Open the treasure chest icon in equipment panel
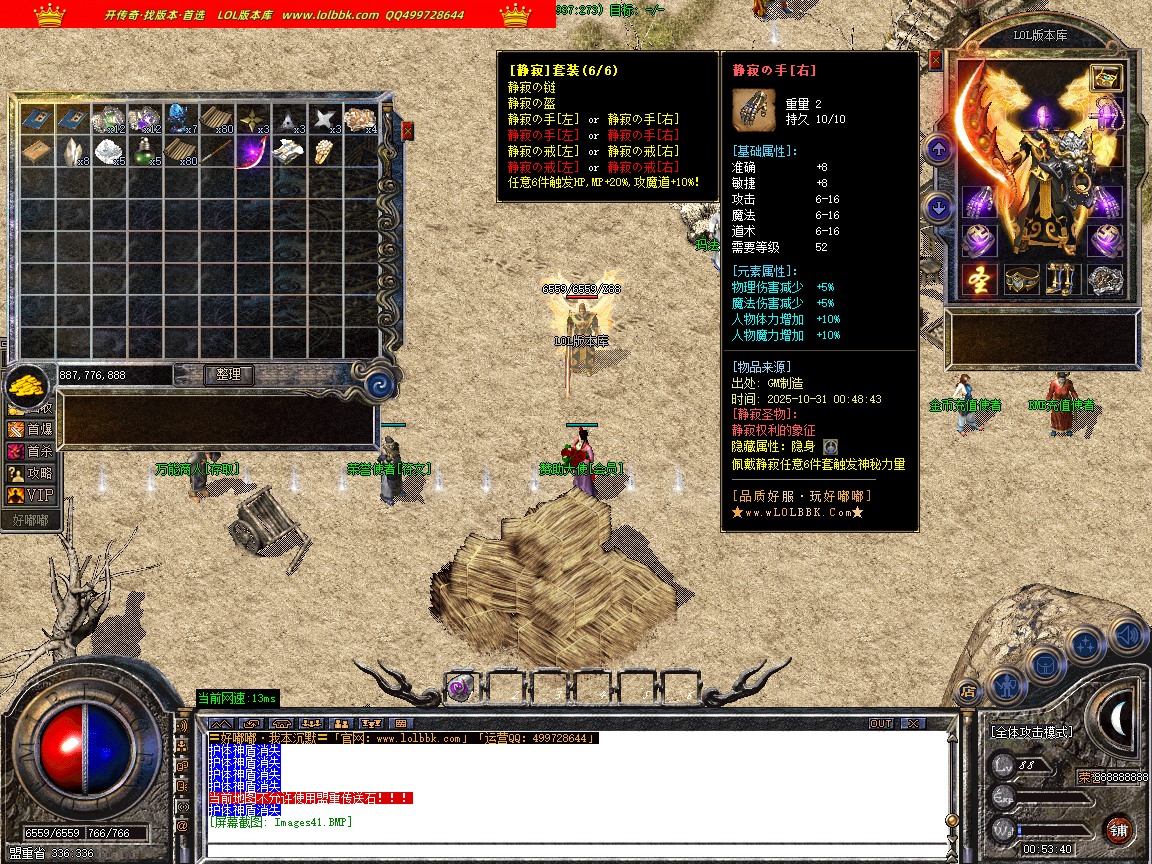Screen dimensions: 1152x864 coord(1106,78)
